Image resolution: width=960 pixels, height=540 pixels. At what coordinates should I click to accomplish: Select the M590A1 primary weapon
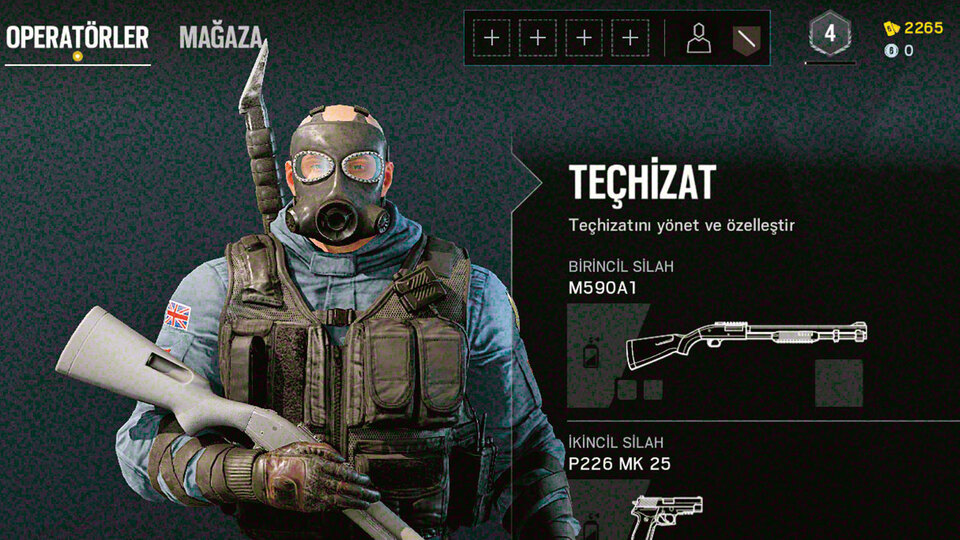point(746,345)
